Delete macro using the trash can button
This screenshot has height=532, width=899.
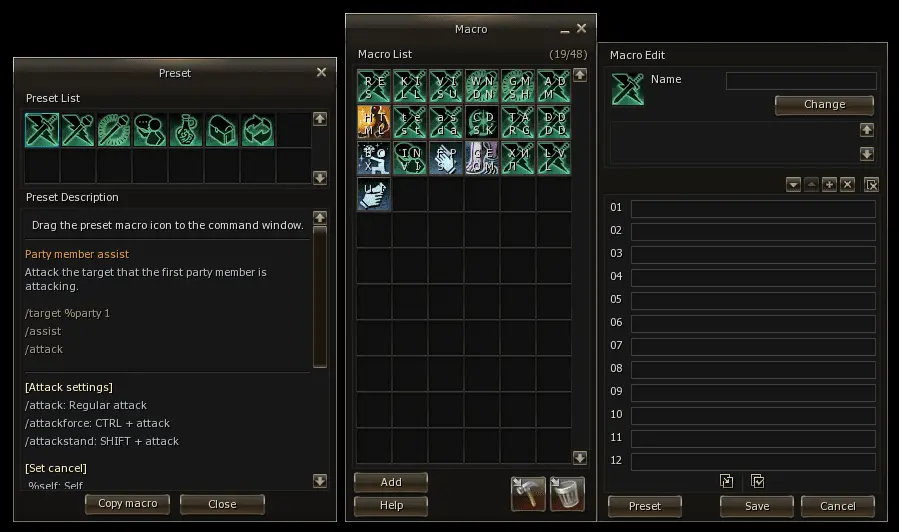567,493
